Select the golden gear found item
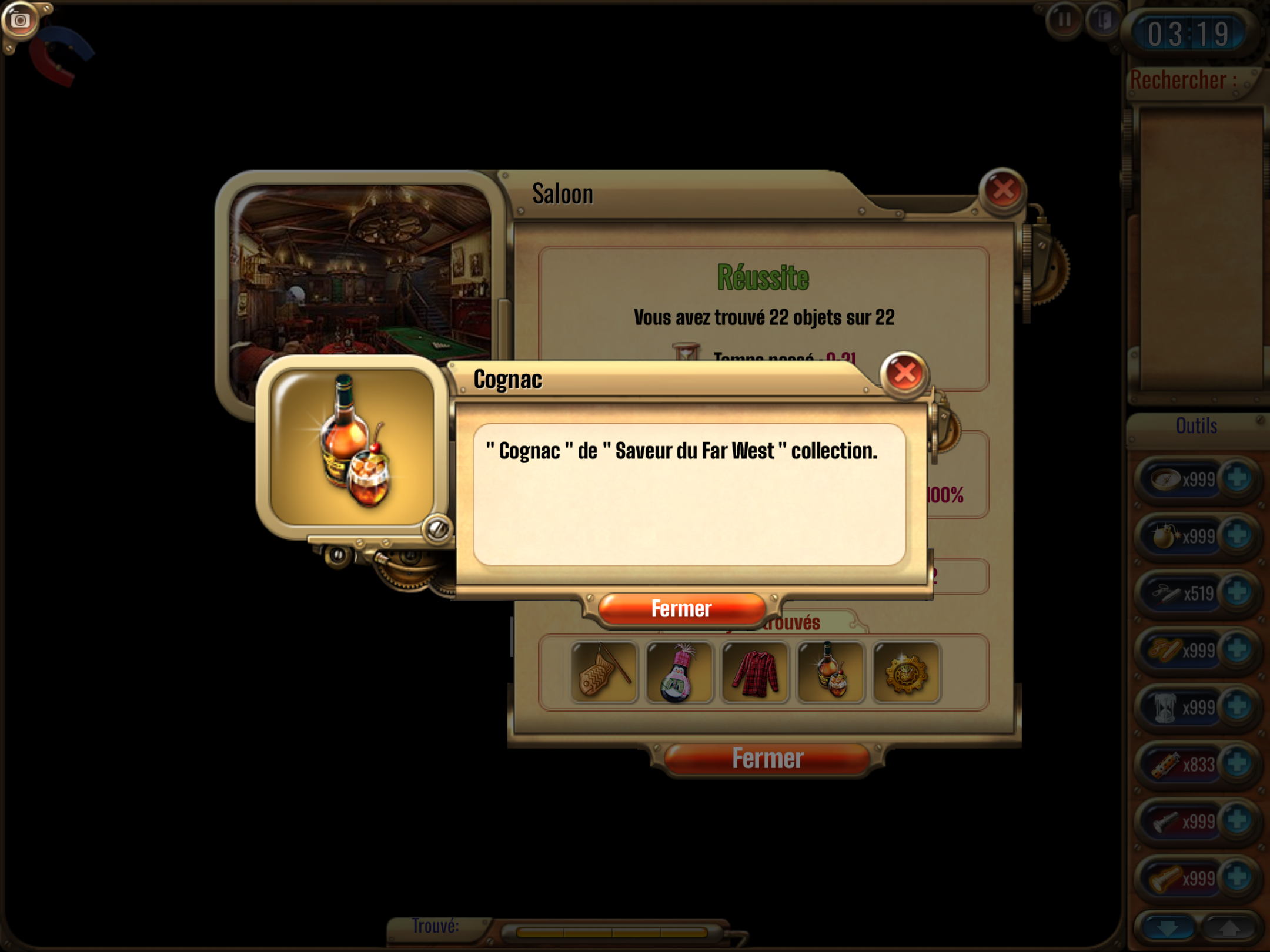This screenshot has width=1270, height=952. tap(906, 672)
